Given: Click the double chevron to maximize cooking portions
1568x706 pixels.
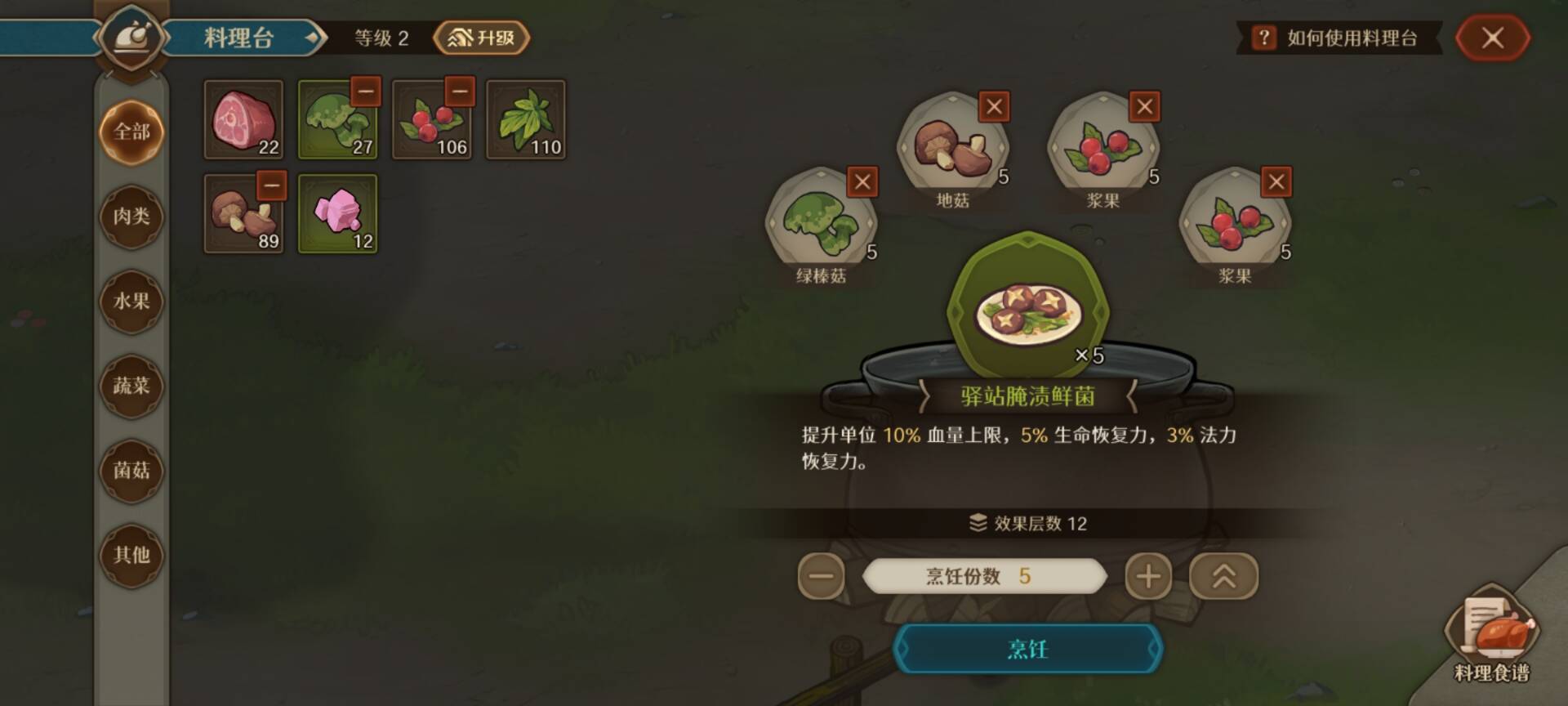Looking at the screenshot, I should pos(1222,575).
